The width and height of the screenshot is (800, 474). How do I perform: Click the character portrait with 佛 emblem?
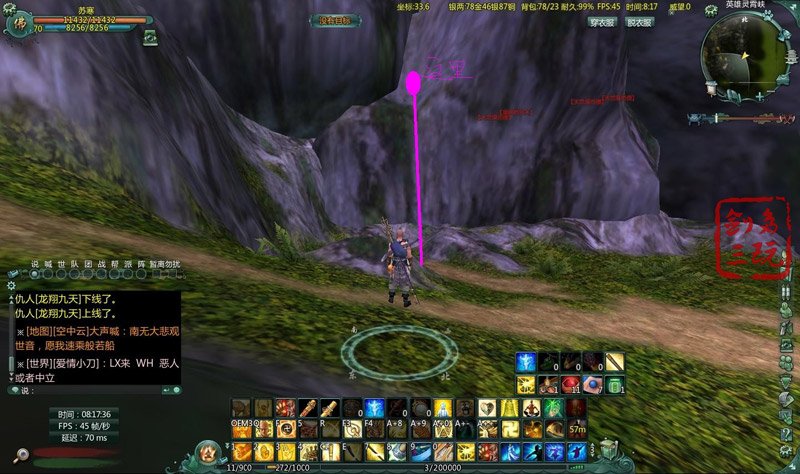point(16,24)
